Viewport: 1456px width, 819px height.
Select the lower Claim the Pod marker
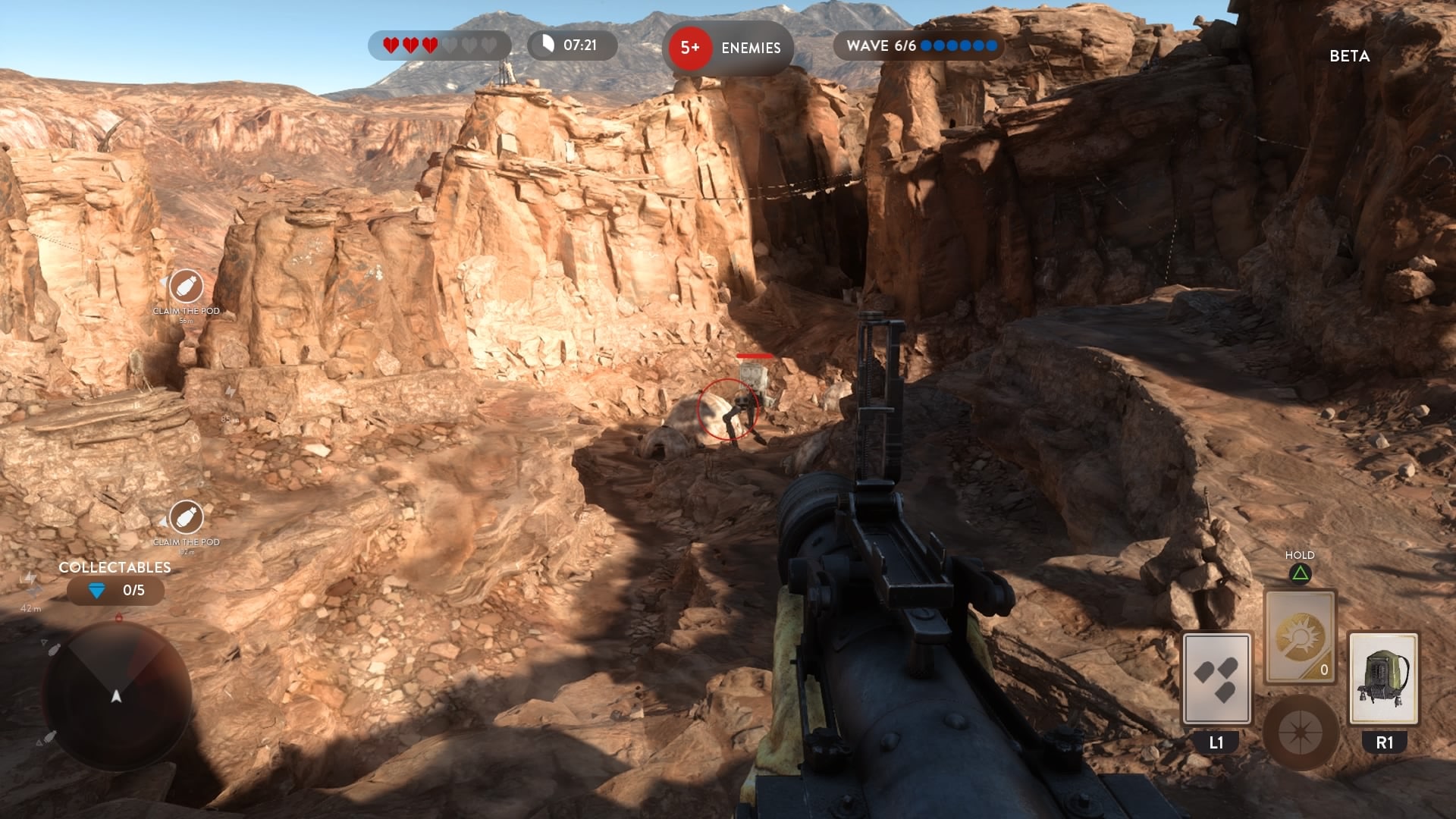coord(186,518)
